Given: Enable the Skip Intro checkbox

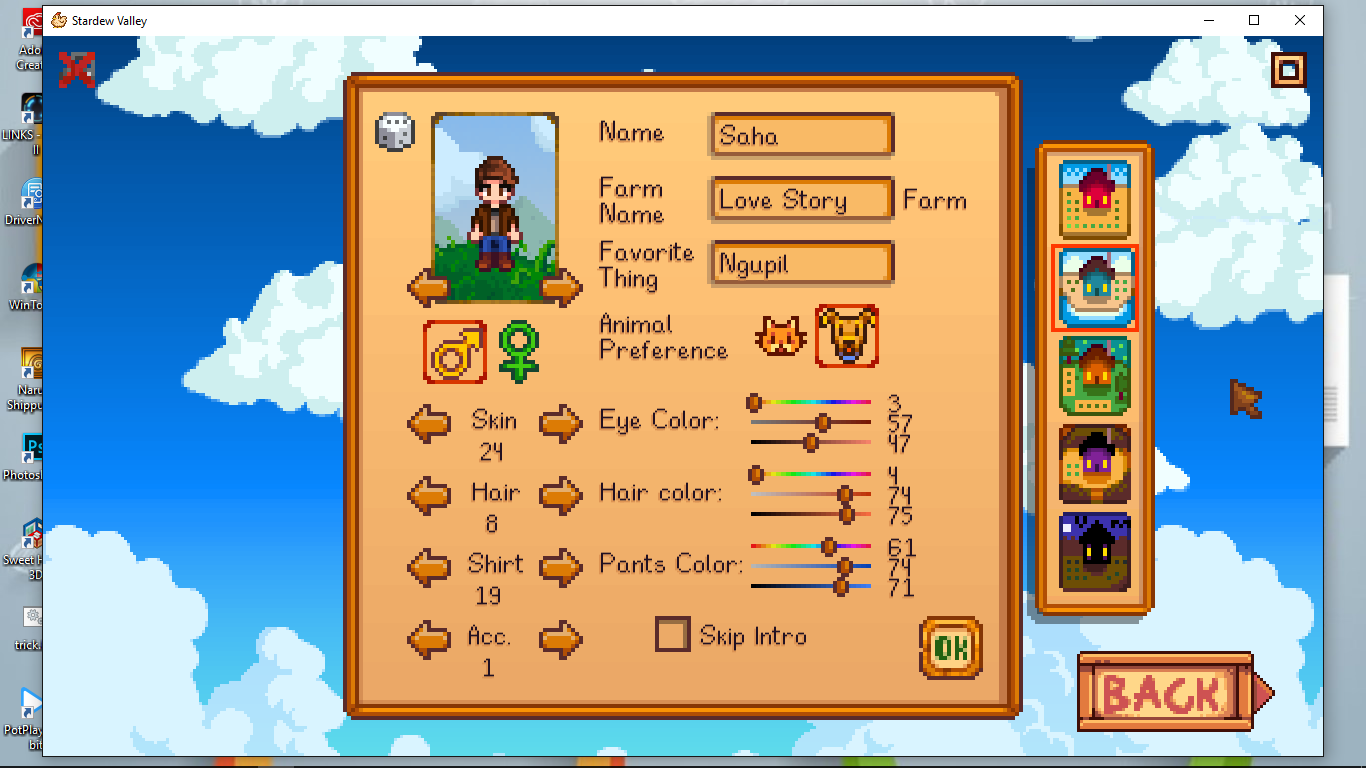Looking at the screenshot, I should (x=671, y=635).
